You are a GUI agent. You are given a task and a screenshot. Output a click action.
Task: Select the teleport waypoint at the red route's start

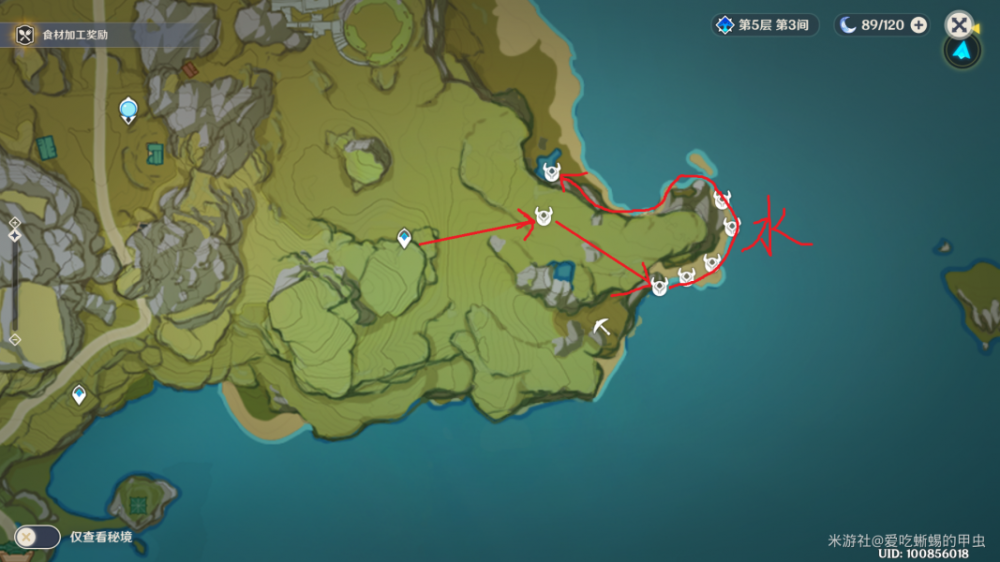(404, 238)
